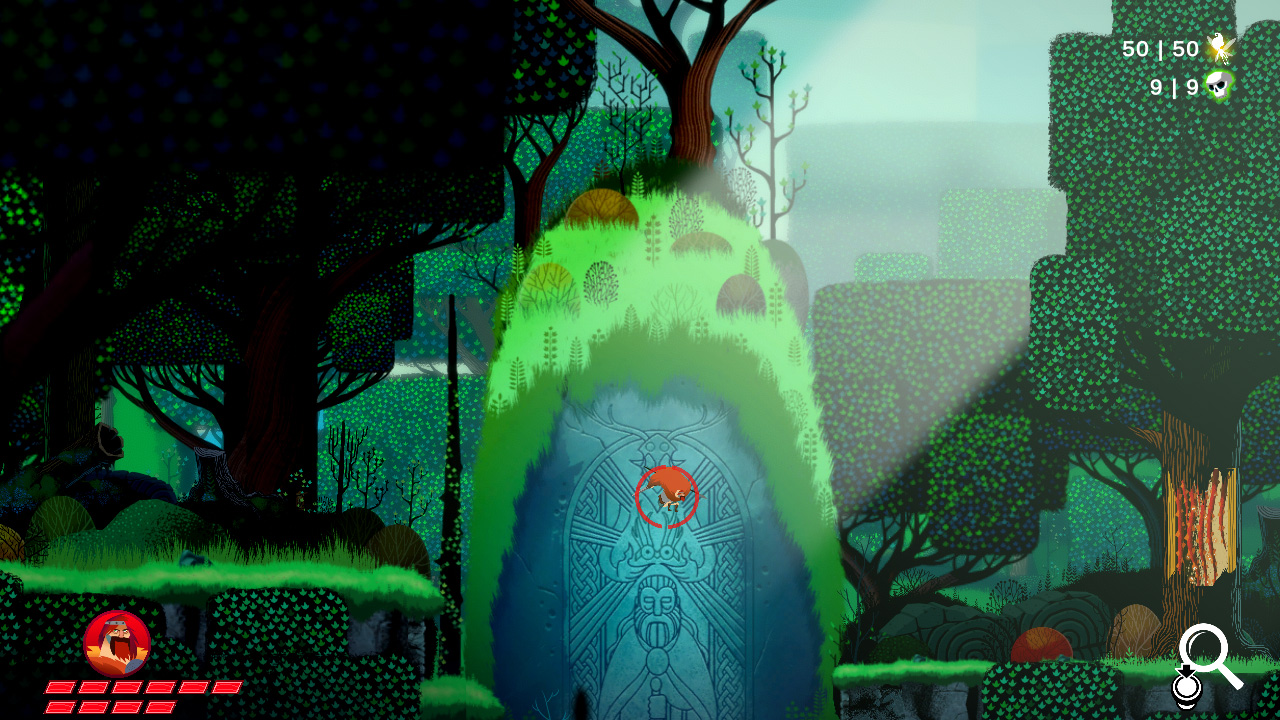Viewport: 1280px width, 720px height.
Task: Open the bearded warrior portrait emblem
Action: 119,641
